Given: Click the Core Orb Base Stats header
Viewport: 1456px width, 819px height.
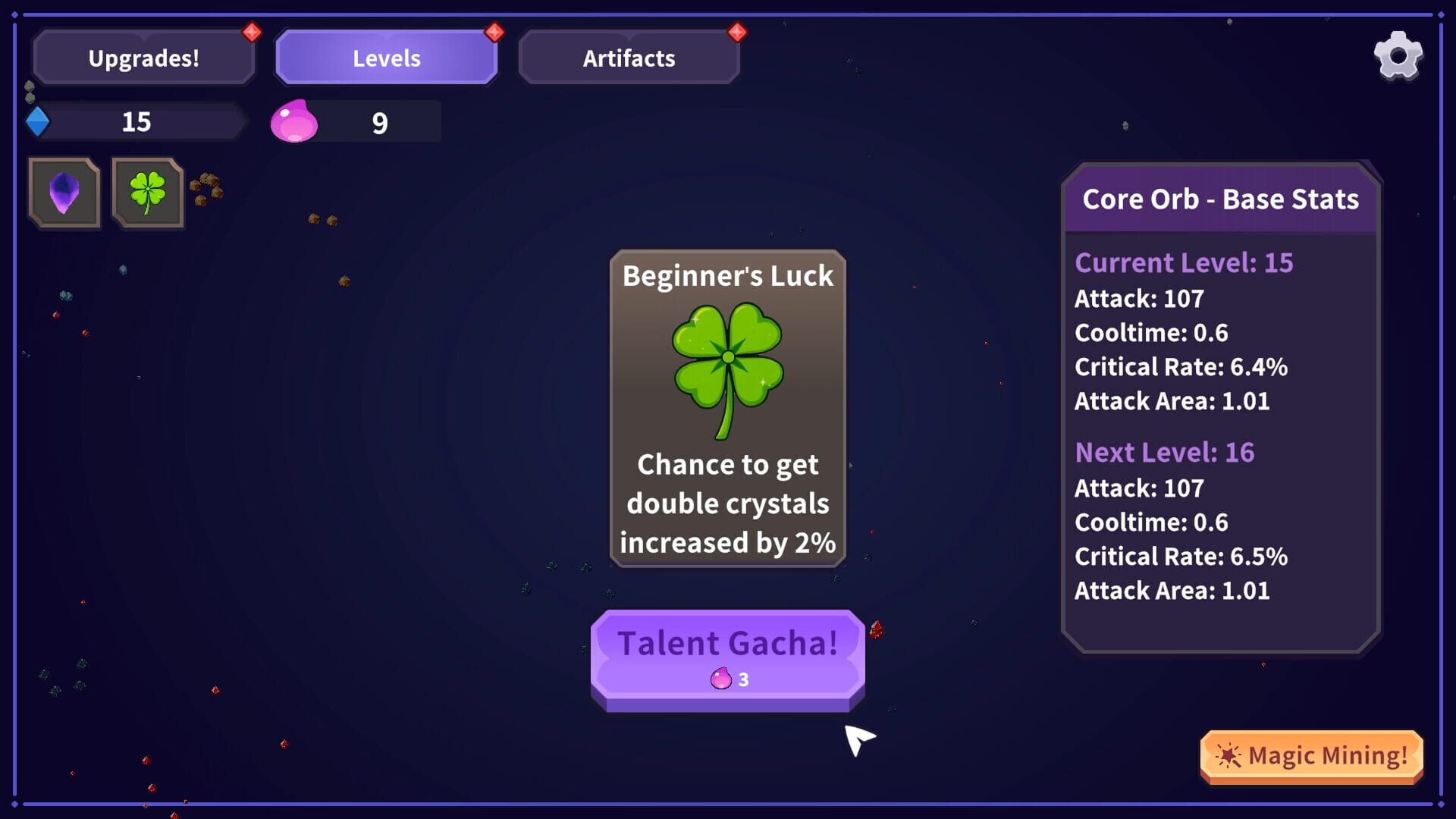Looking at the screenshot, I should 1220,199.
